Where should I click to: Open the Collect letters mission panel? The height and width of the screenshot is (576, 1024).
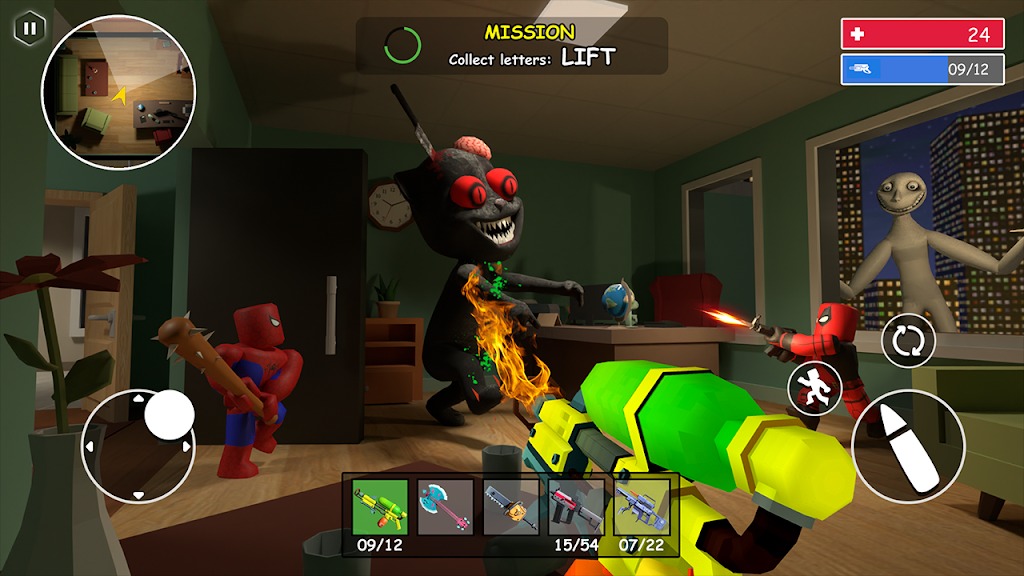pos(511,45)
